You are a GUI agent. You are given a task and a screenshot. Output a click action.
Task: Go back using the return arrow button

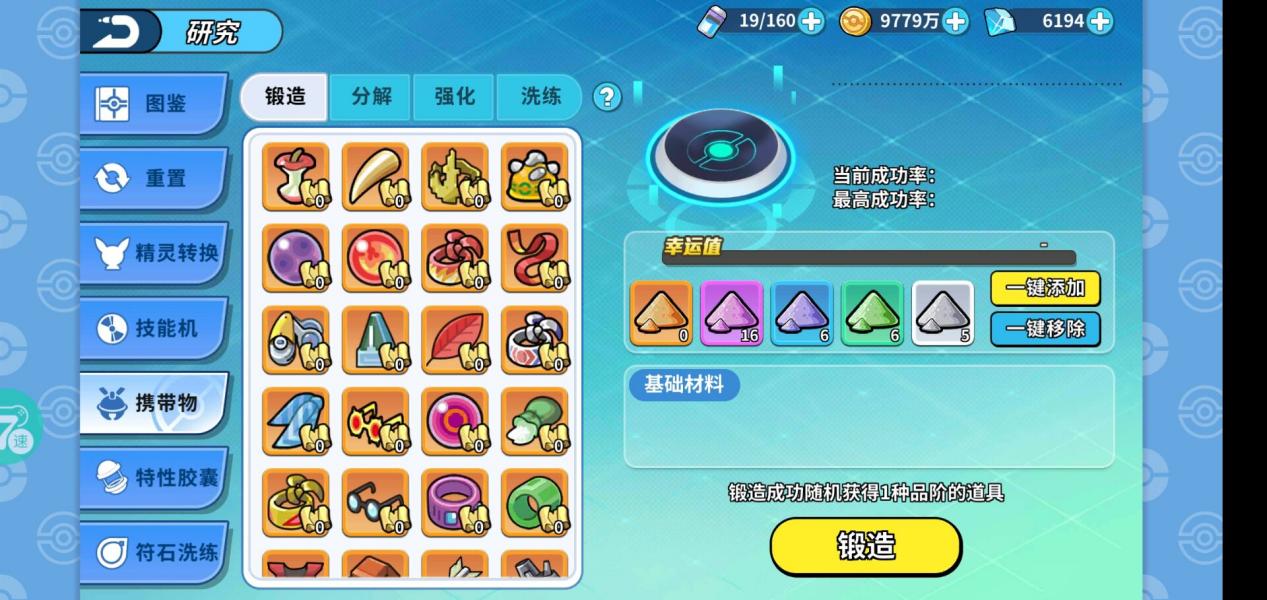point(120,31)
